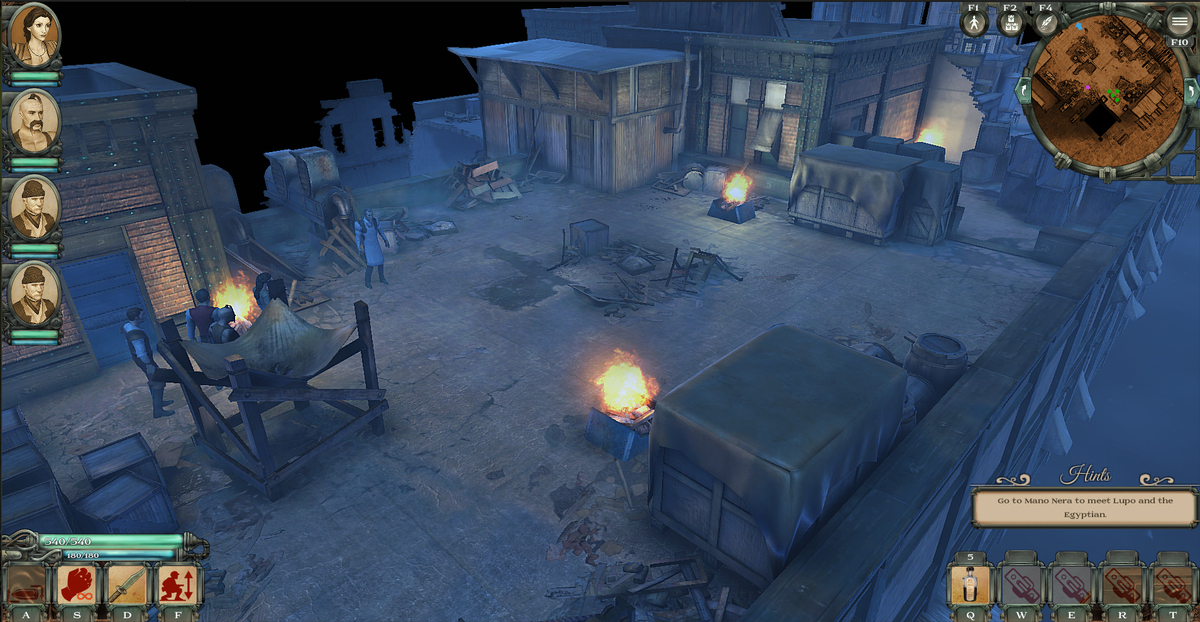This screenshot has height=622, width=1200.
Task: Open the hamburger main menu button
Action: [x=1180, y=21]
